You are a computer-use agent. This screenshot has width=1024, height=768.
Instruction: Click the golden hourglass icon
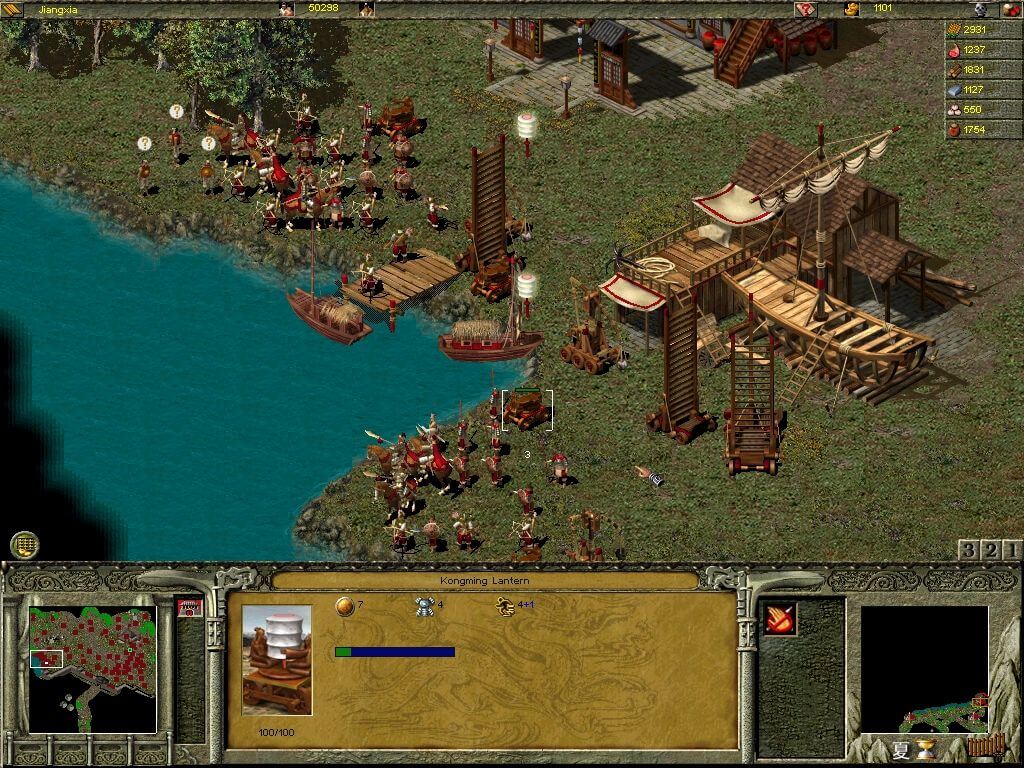pyautogui.click(x=926, y=750)
